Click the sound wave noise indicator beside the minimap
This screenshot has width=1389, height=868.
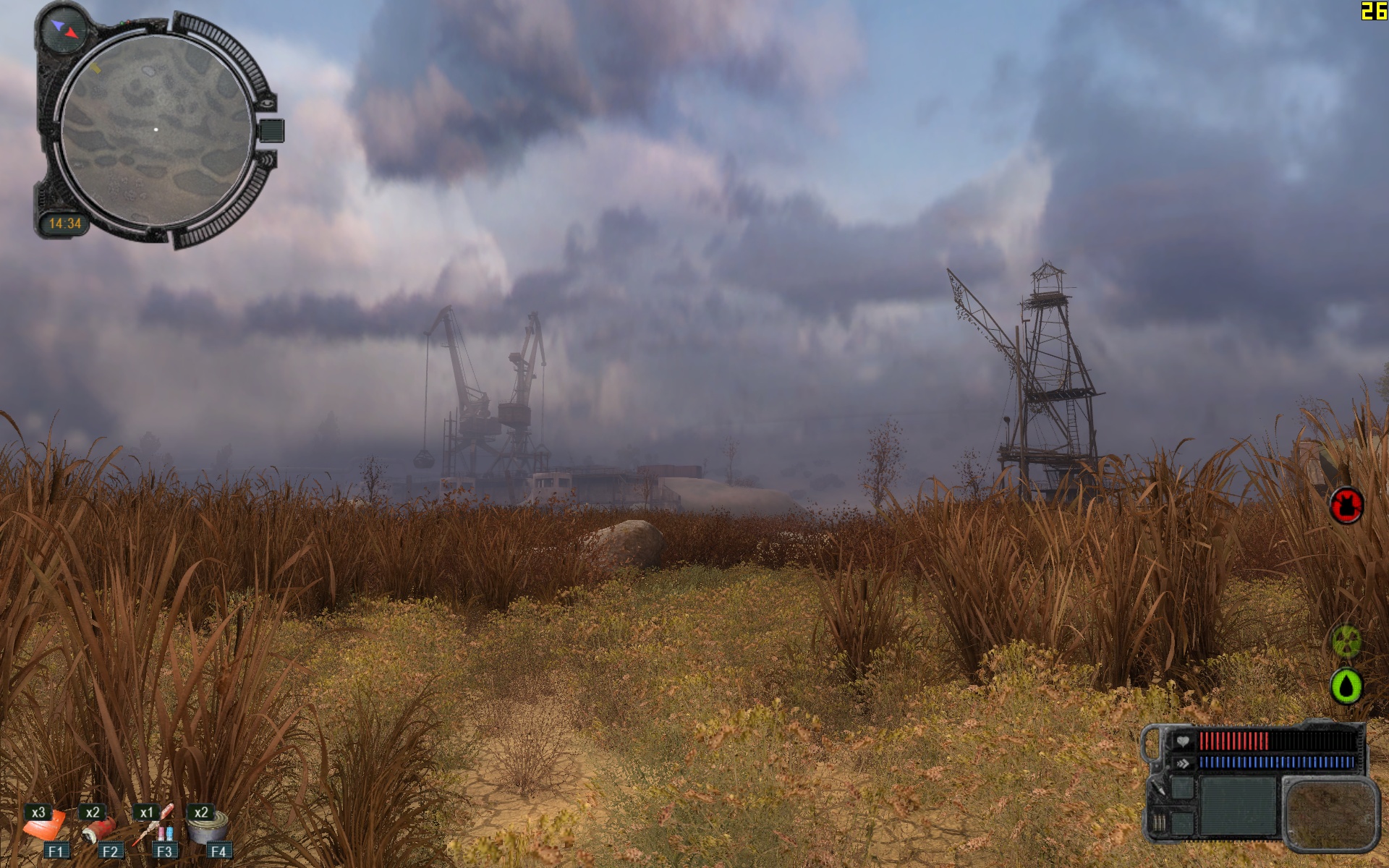pyautogui.click(x=268, y=159)
